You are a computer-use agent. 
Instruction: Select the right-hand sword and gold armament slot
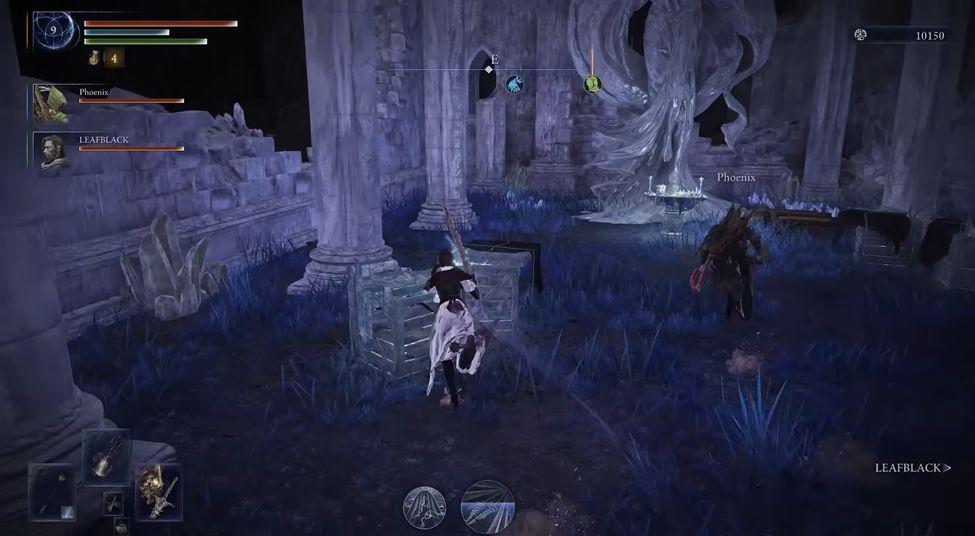[158, 491]
